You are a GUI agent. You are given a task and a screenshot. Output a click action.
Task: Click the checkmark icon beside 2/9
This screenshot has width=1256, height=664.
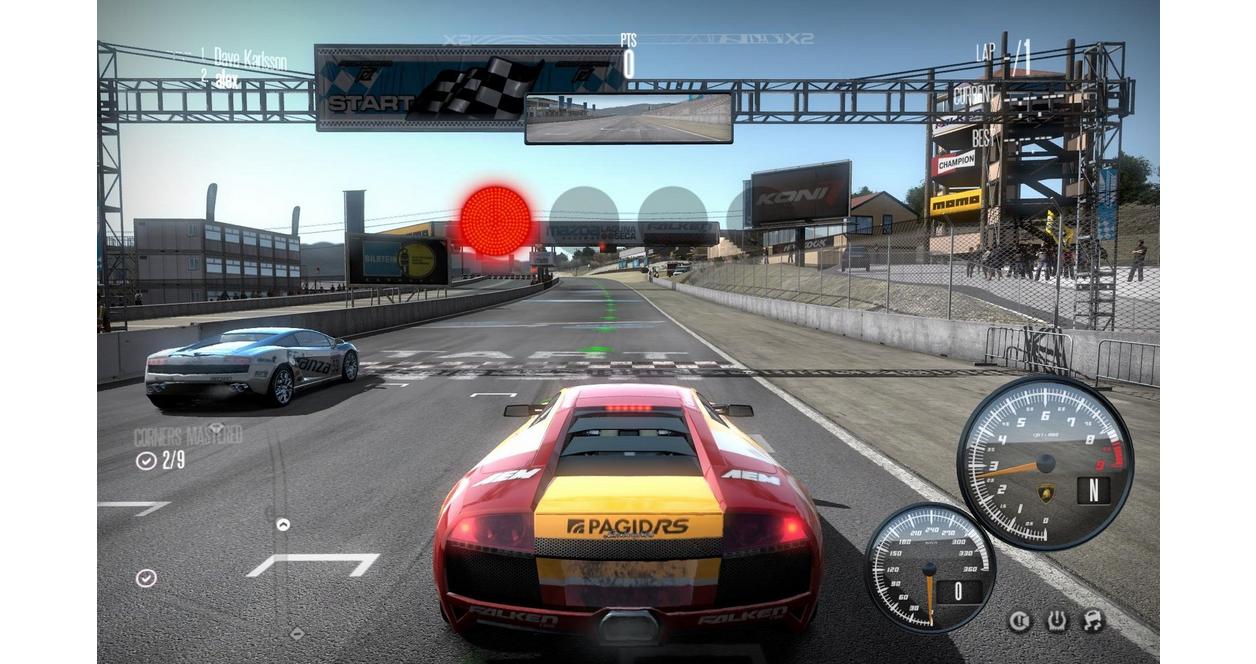click(146, 461)
